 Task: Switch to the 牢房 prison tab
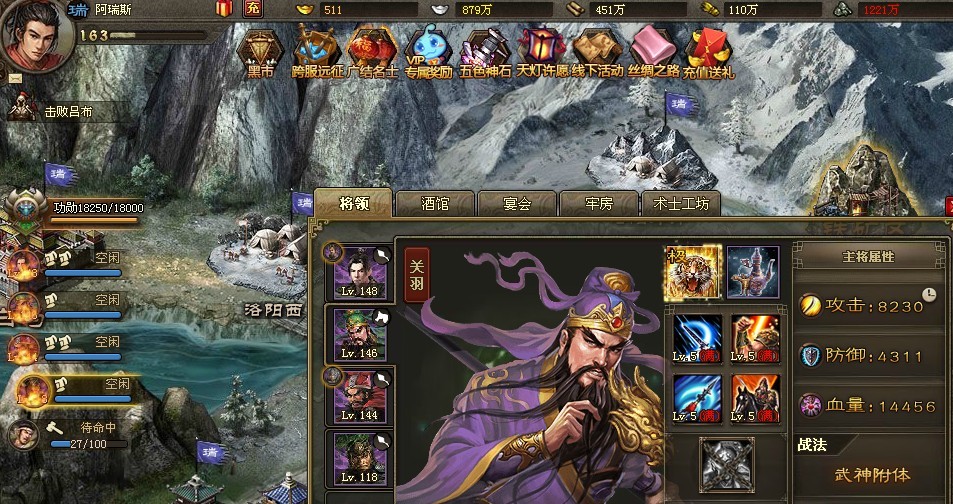[599, 204]
